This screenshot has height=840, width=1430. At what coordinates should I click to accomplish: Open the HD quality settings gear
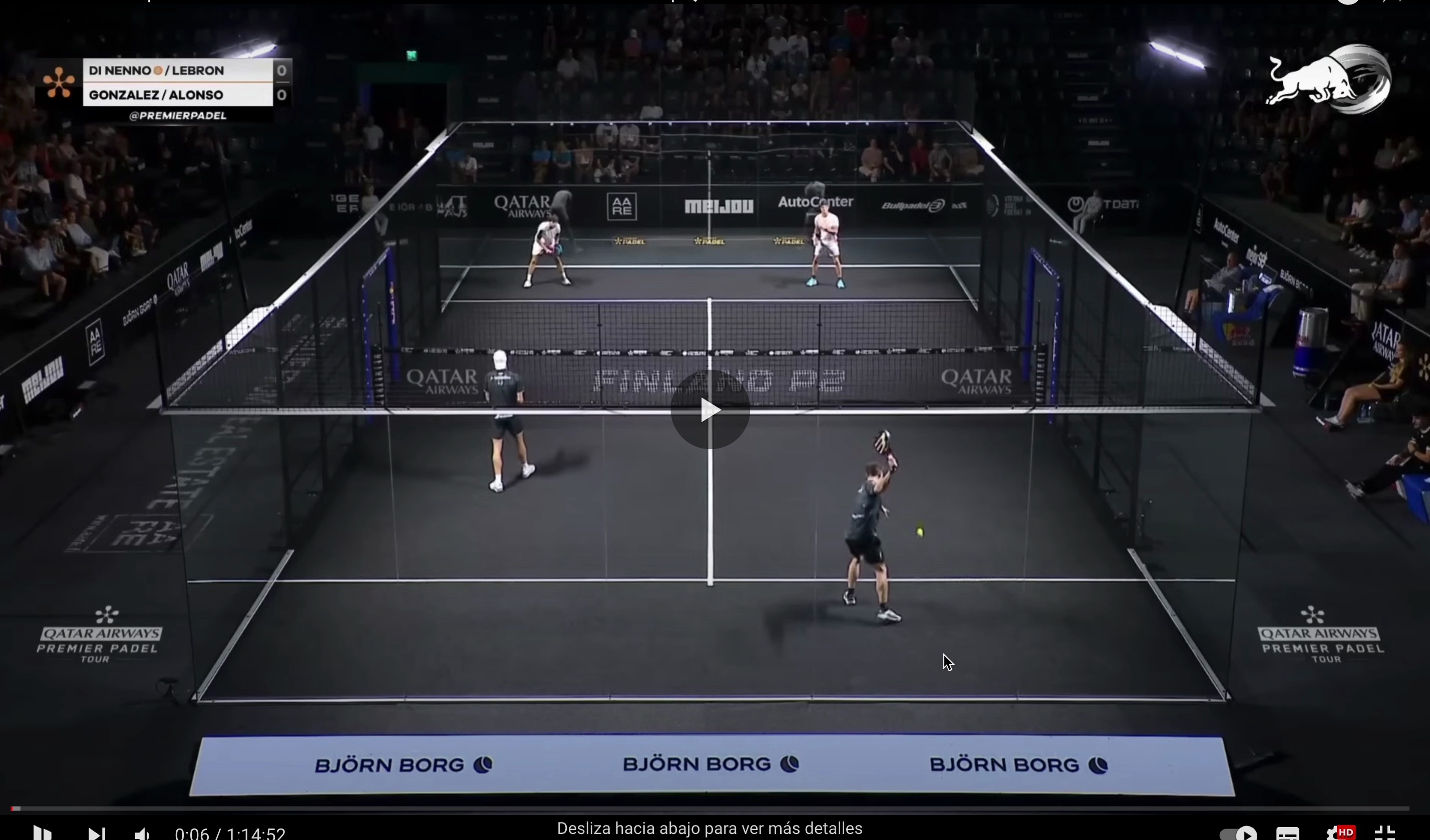tap(1337, 833)
